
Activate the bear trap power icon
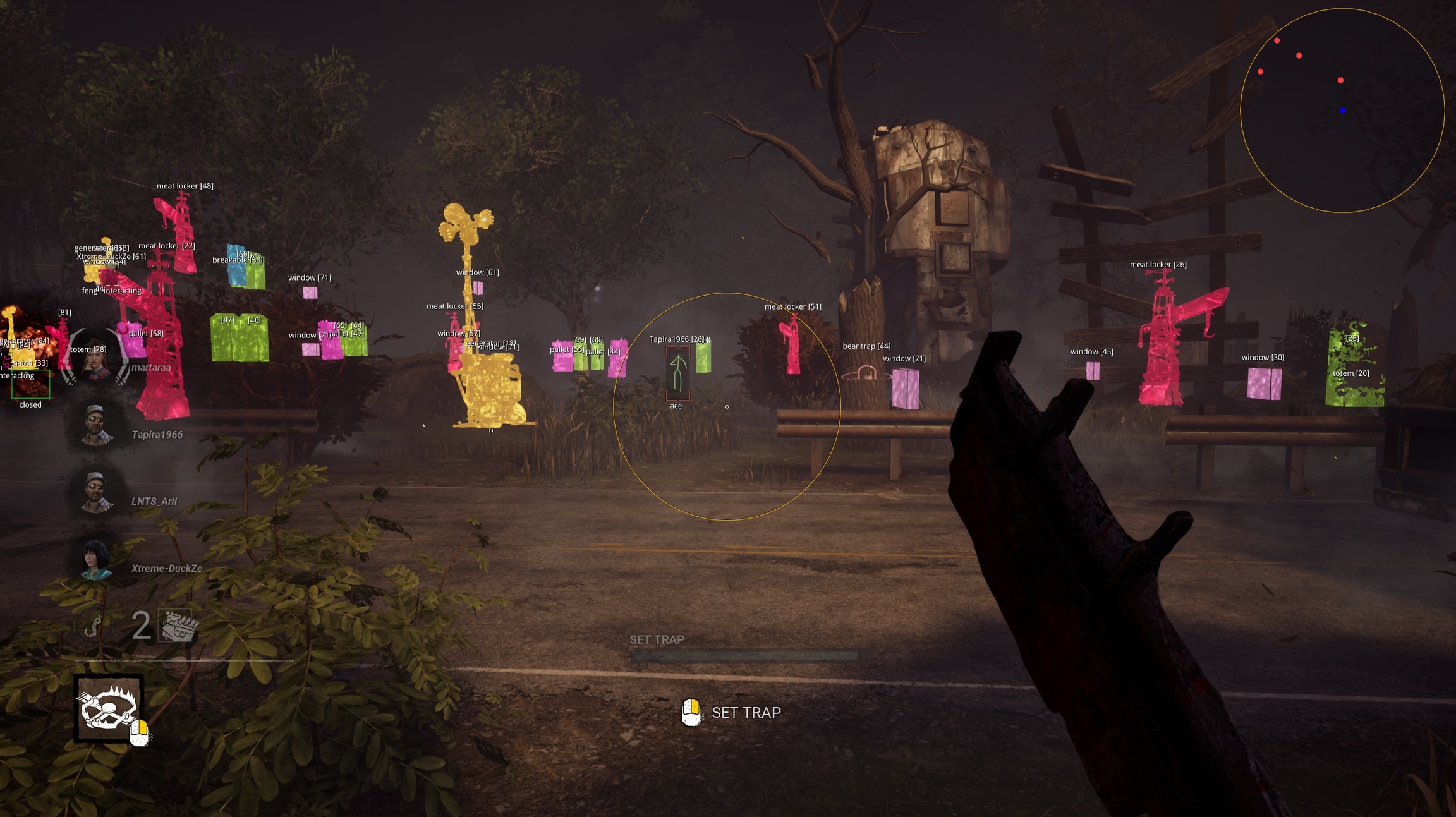(109, 708)
